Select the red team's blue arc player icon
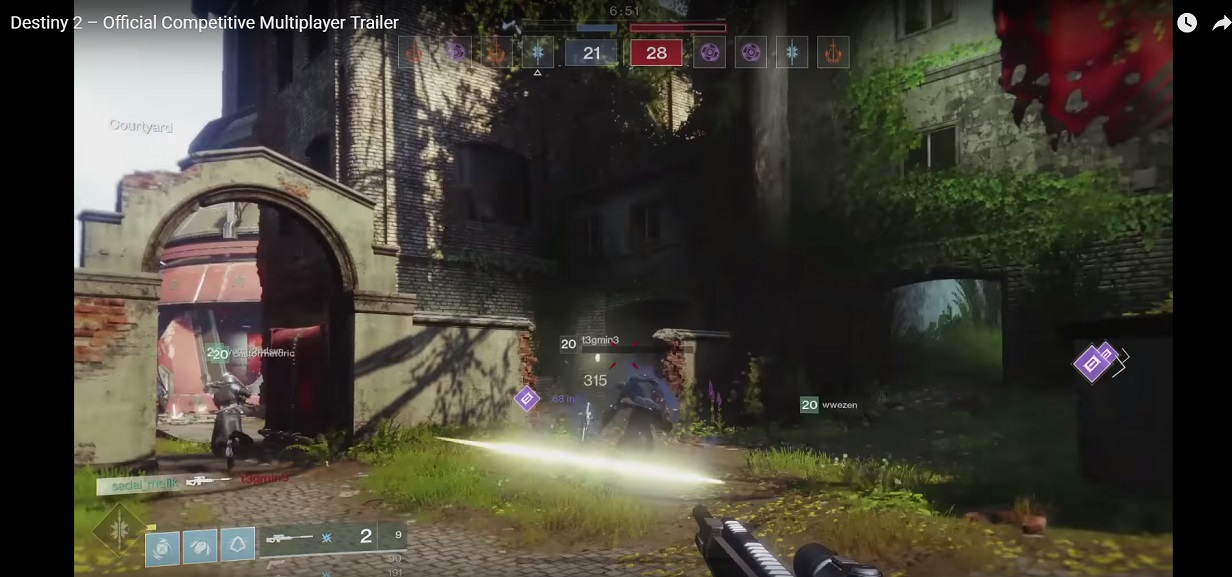1232x577 pixels. click(x=793, y=52)
